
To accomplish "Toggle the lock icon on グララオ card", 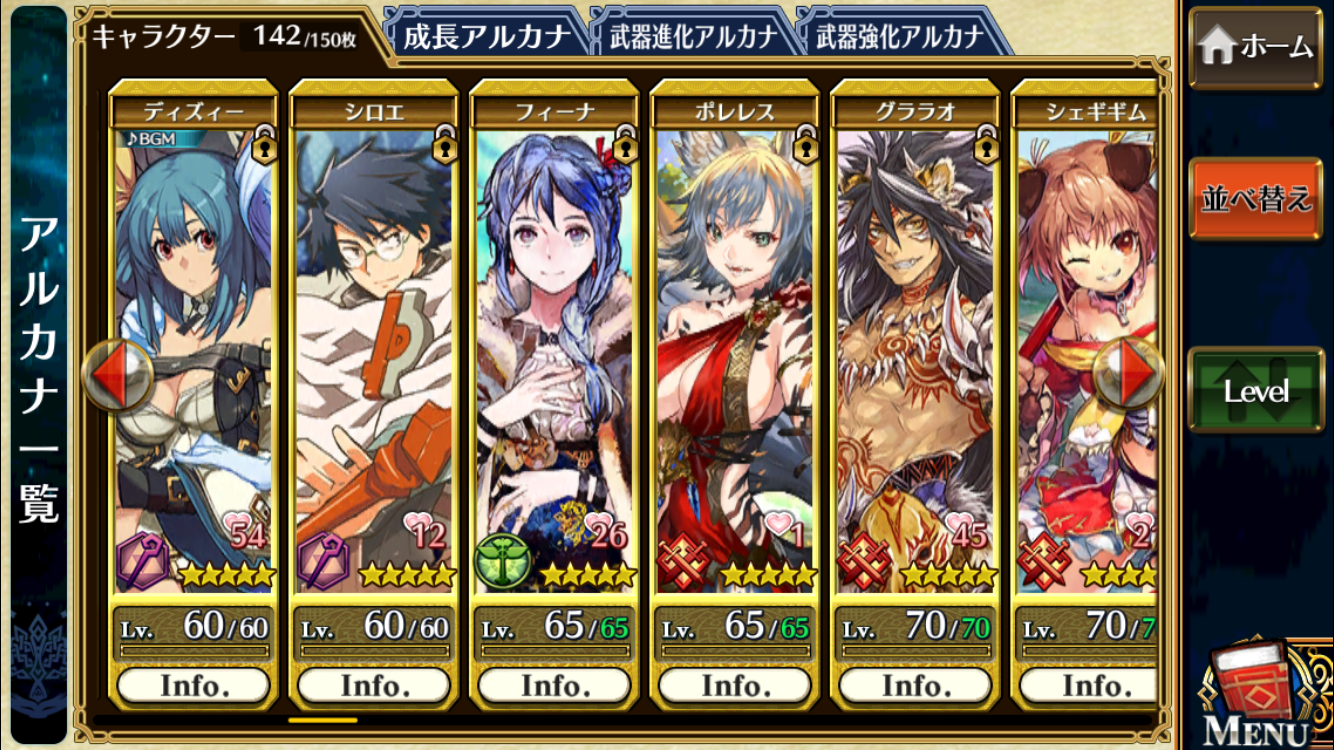I will pos(985,147).
